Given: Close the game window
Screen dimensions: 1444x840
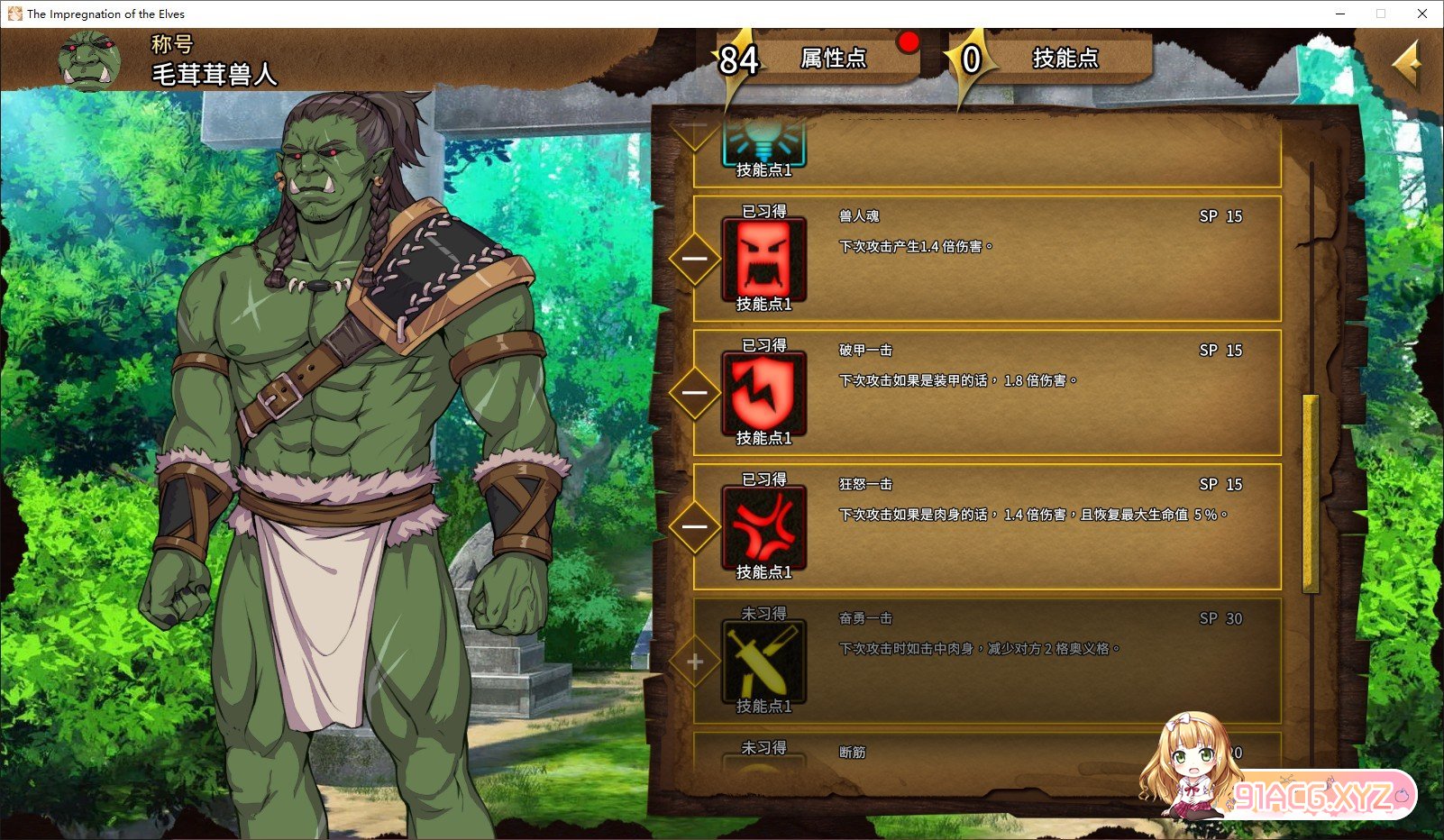Looking at the screenshot, I should tap(1422, 14).
